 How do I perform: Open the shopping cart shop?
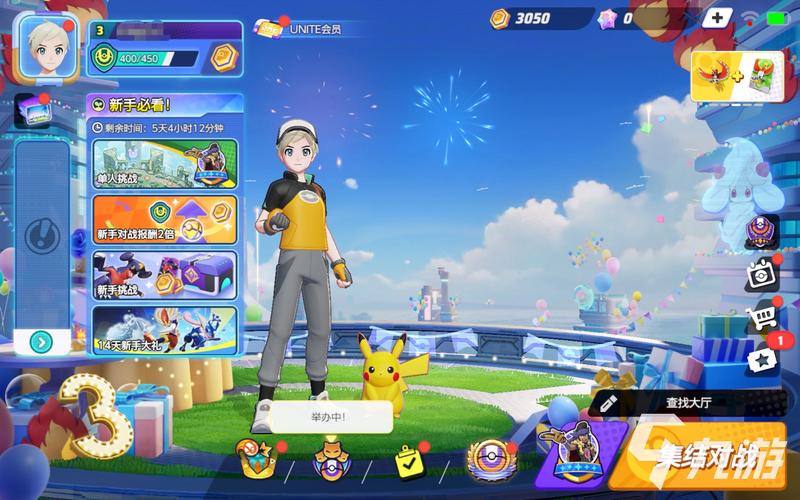click(x=762, y=318)
